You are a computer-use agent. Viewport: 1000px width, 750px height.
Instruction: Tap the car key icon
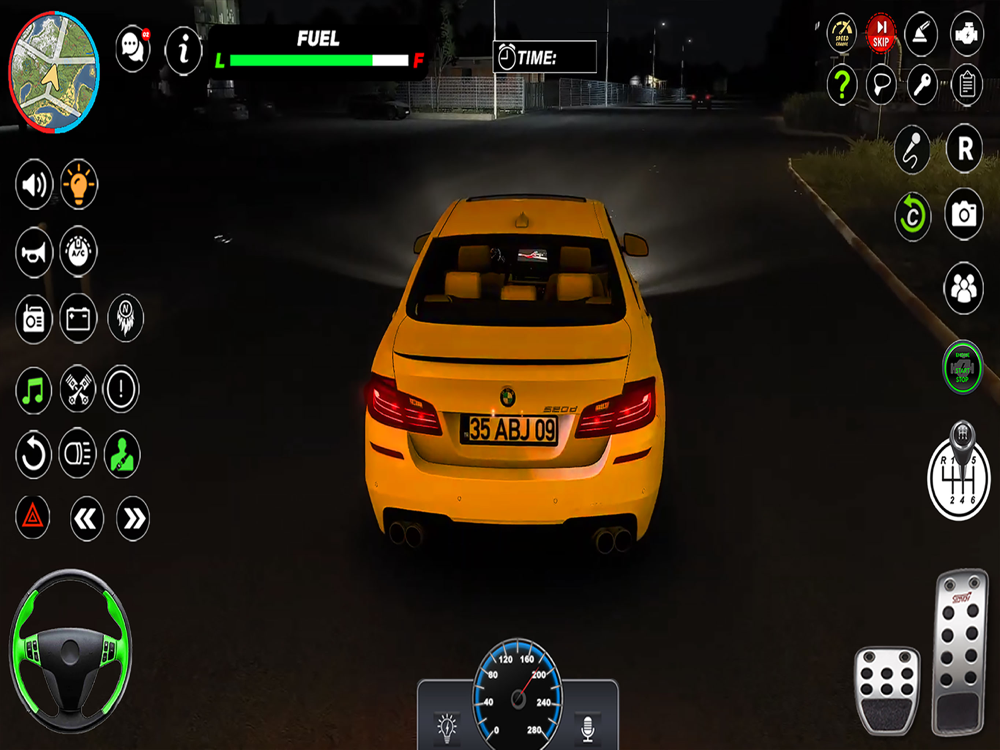click(x=923, y=85)
